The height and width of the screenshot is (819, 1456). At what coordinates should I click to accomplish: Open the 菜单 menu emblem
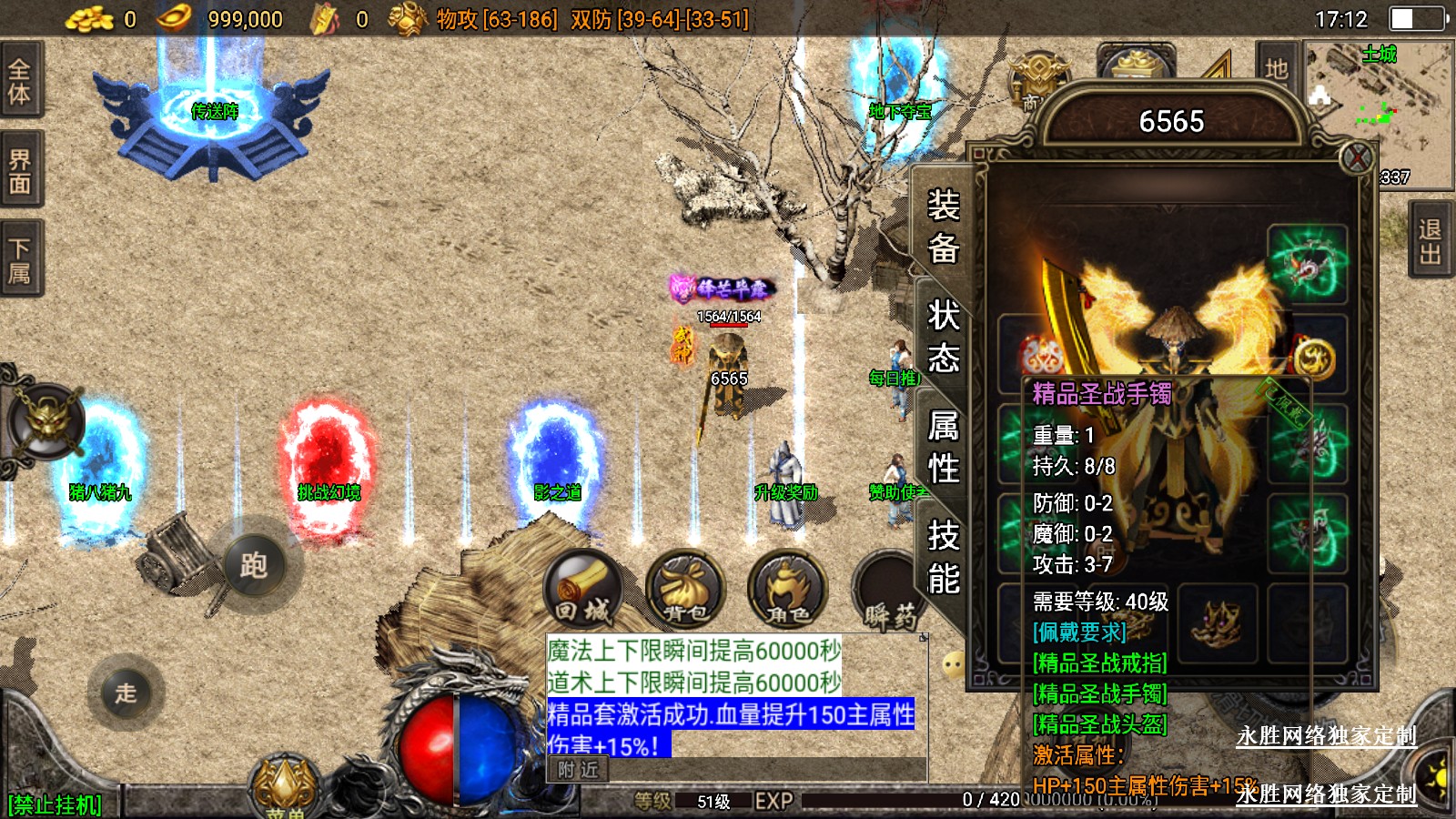[286, 788]
